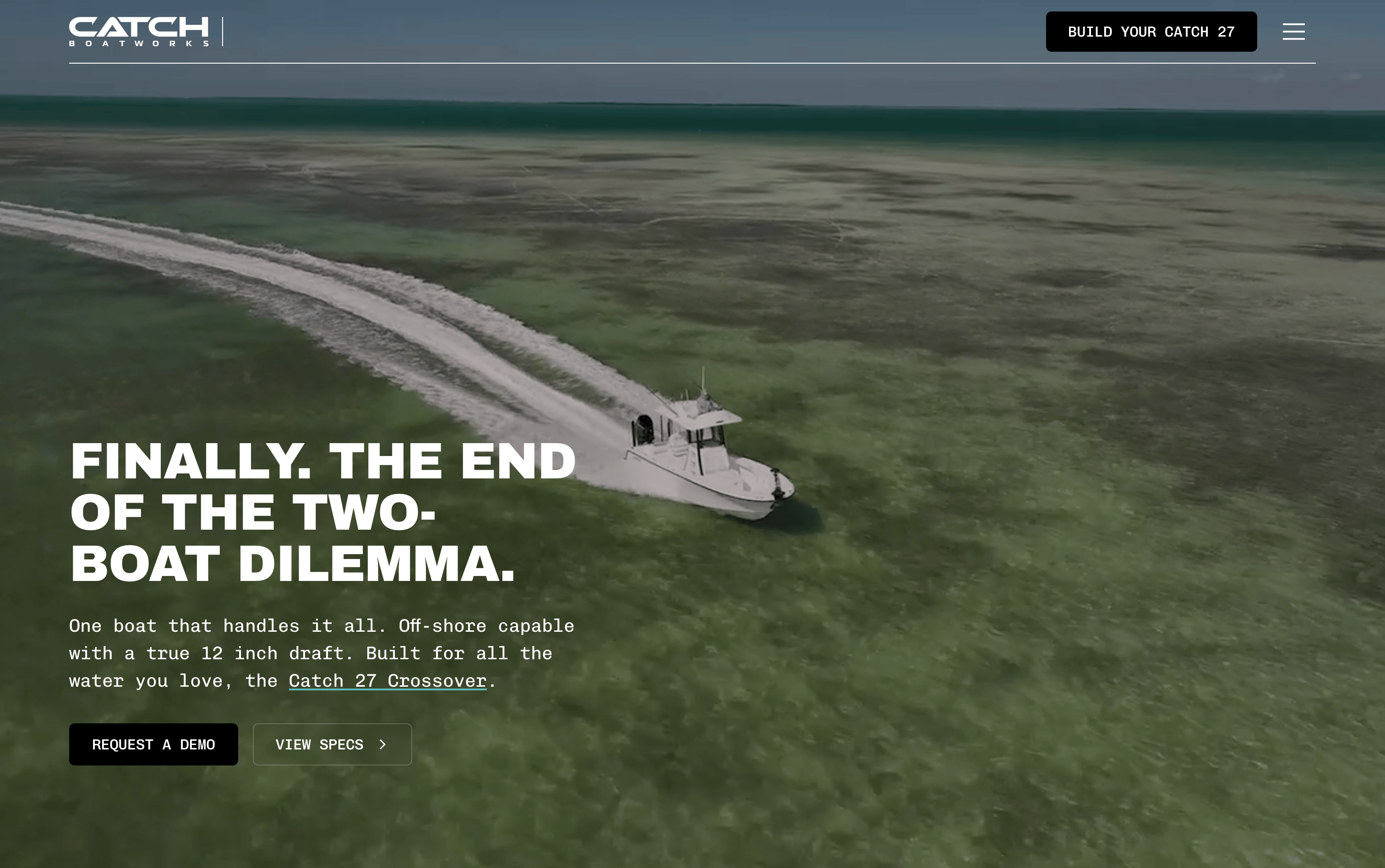The image size is (1385, 868).
Task: Go to the Catch Boatworks logo home
Action: tap(138, 32)
